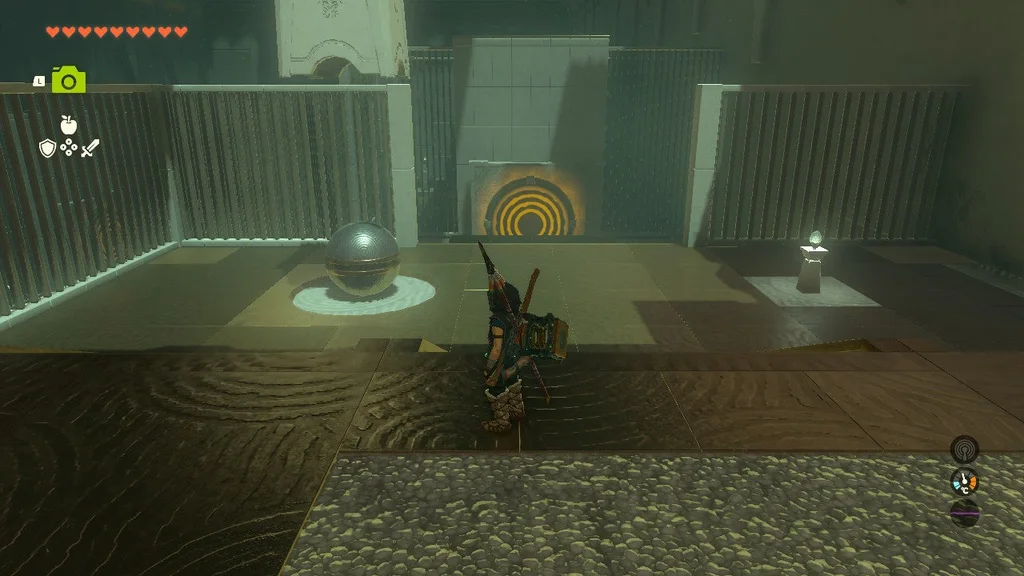Open the sword weapon quick-select icon
Screen dimensions: 1024x576
(x=90, y=148)
